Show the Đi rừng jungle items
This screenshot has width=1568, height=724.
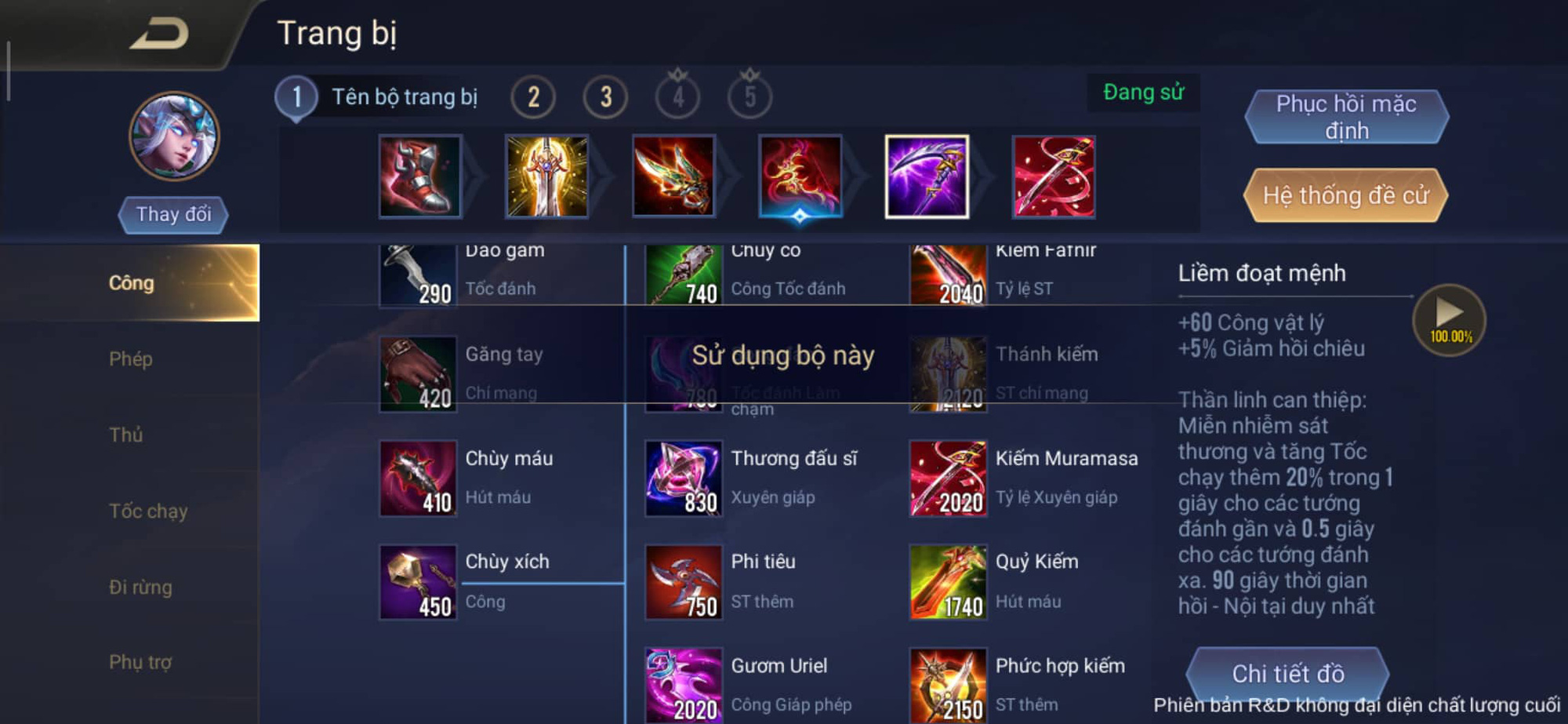140,587
